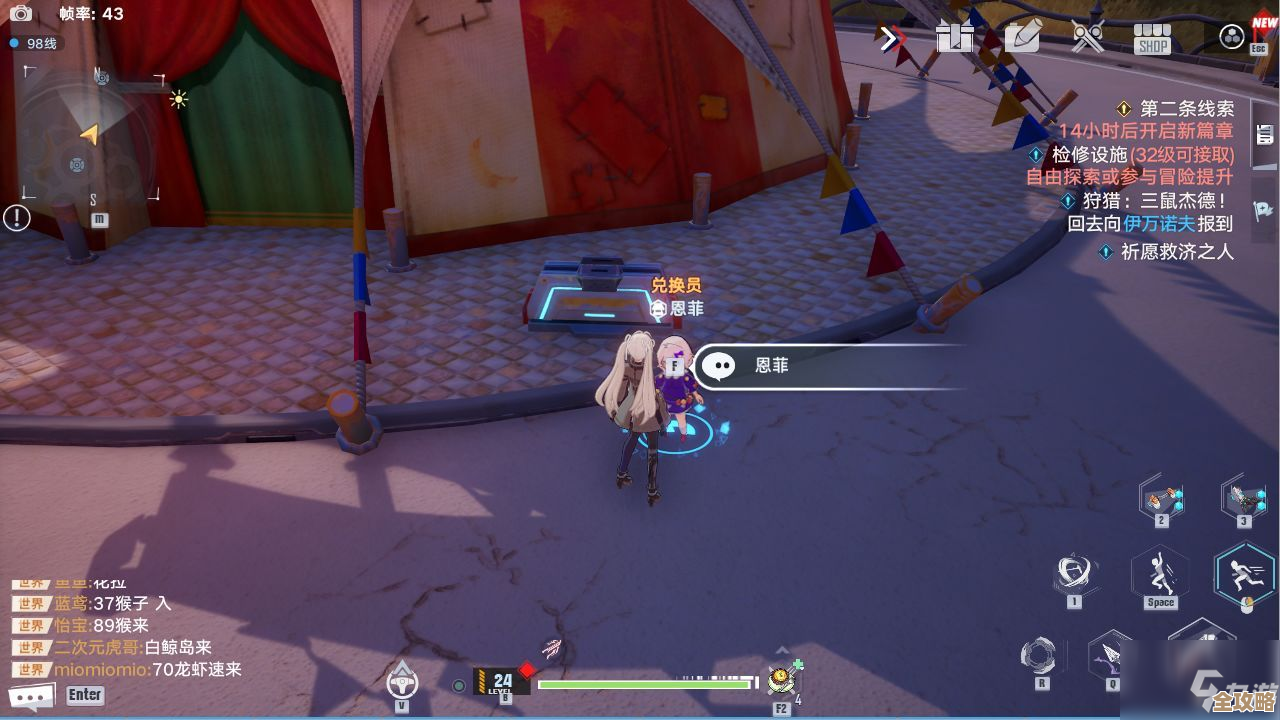
Task: Click the exclamation mark alert icon
Action: click(x=17, y=217)
